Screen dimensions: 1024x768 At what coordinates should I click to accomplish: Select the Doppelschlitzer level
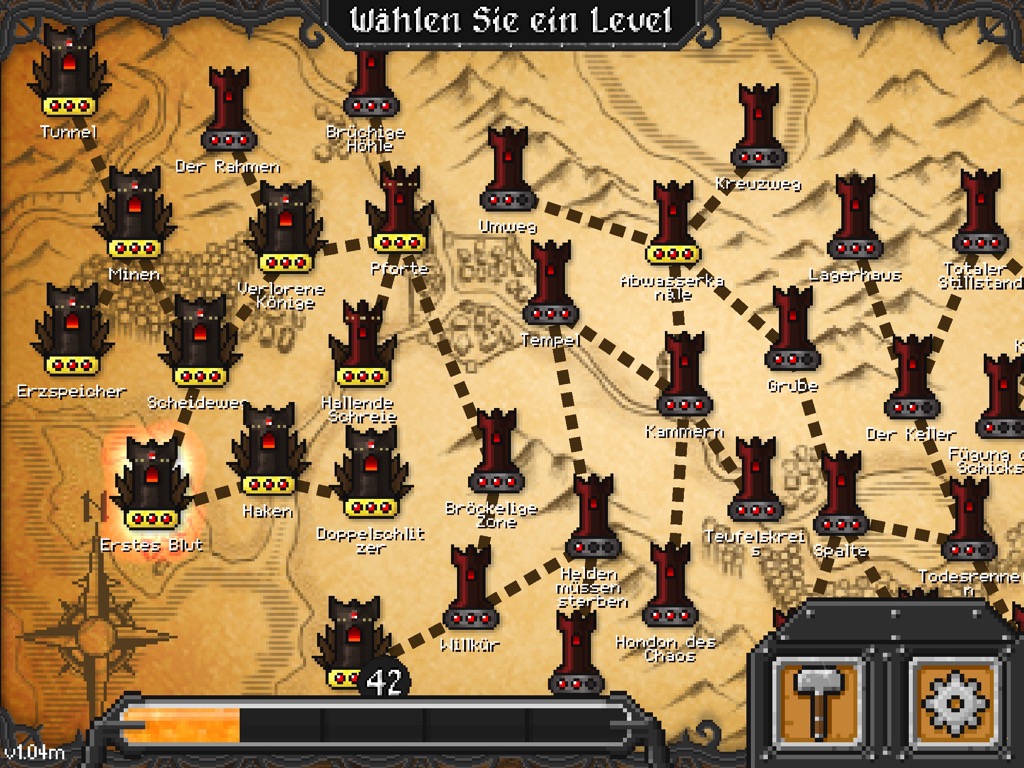[371, 473]
